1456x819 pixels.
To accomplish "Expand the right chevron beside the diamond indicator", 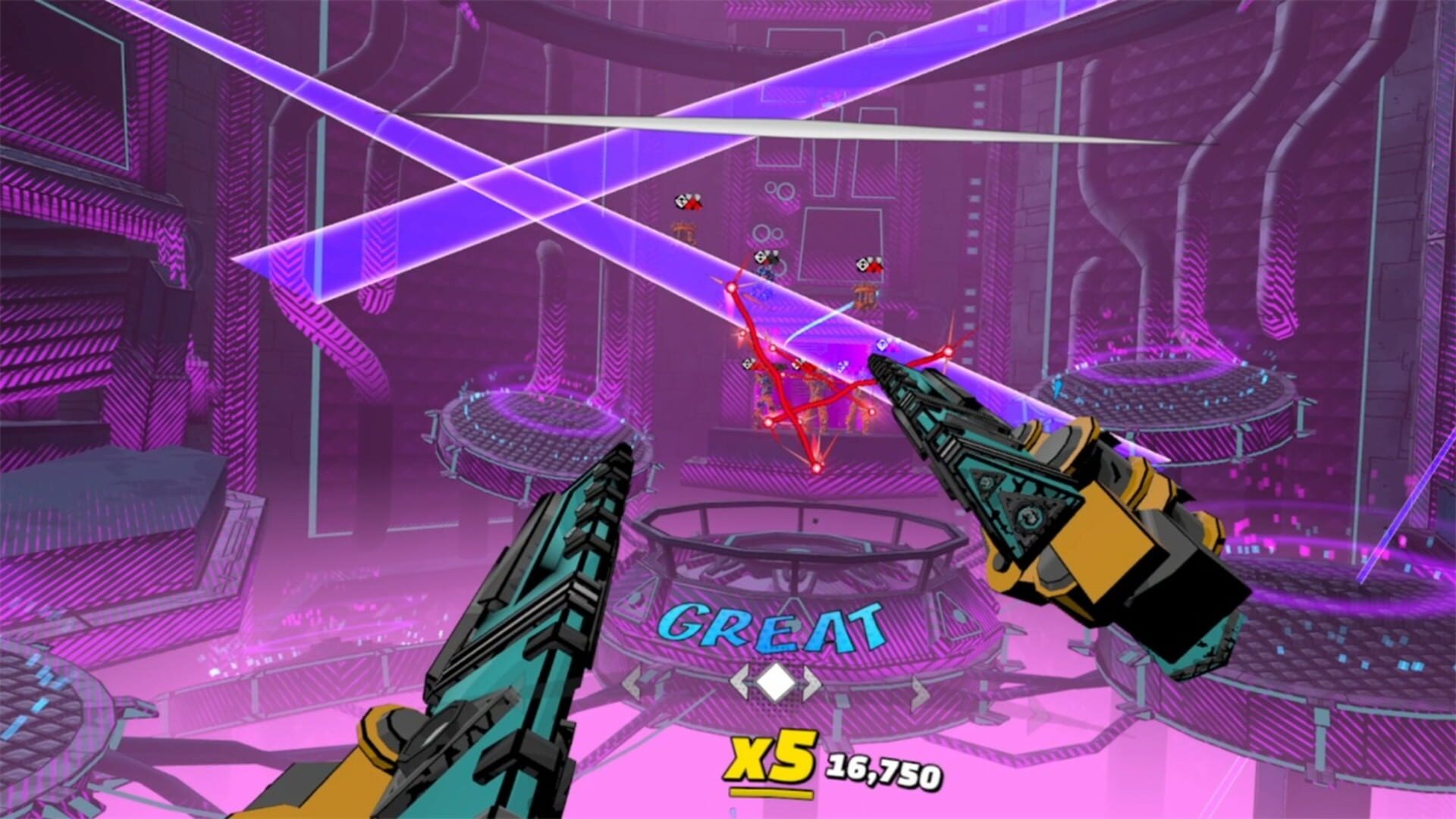I will 811,682.
